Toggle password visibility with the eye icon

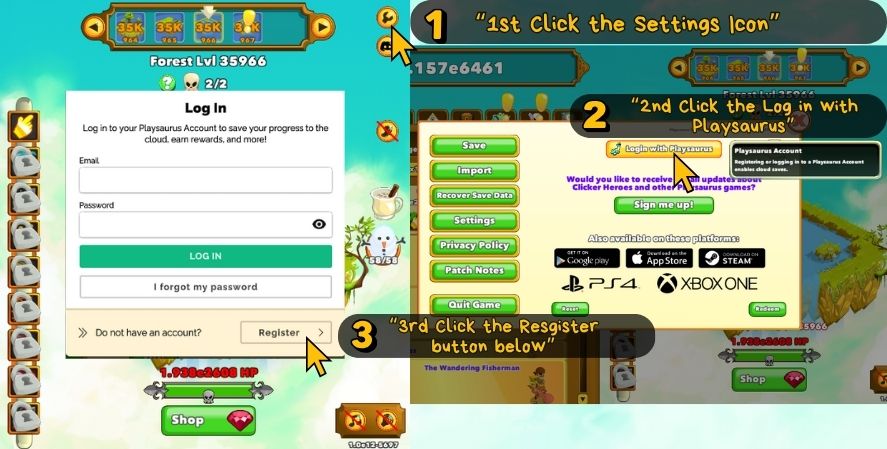319,224
